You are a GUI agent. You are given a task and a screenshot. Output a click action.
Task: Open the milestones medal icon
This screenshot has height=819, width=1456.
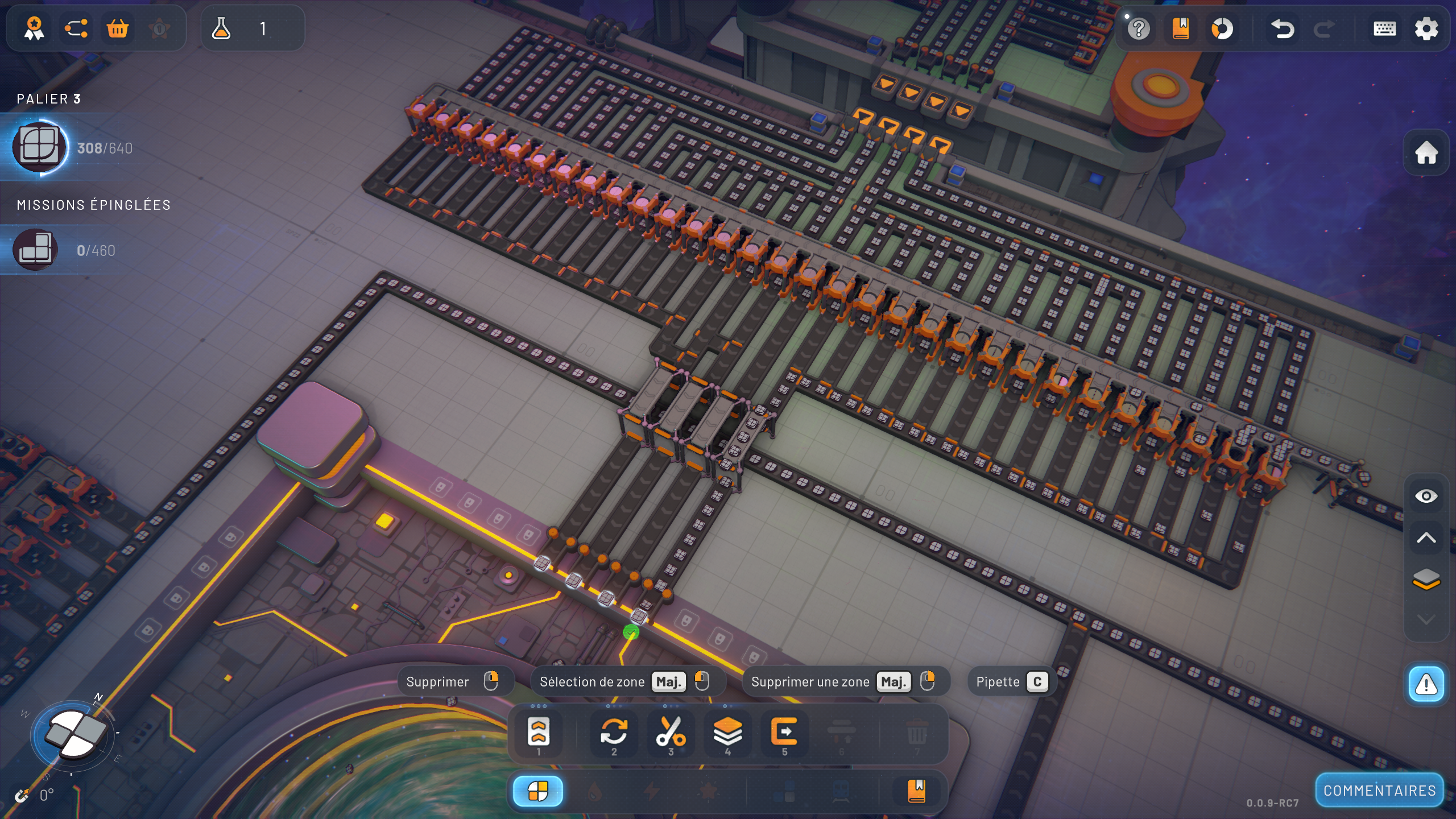click(x=34, y=28)
